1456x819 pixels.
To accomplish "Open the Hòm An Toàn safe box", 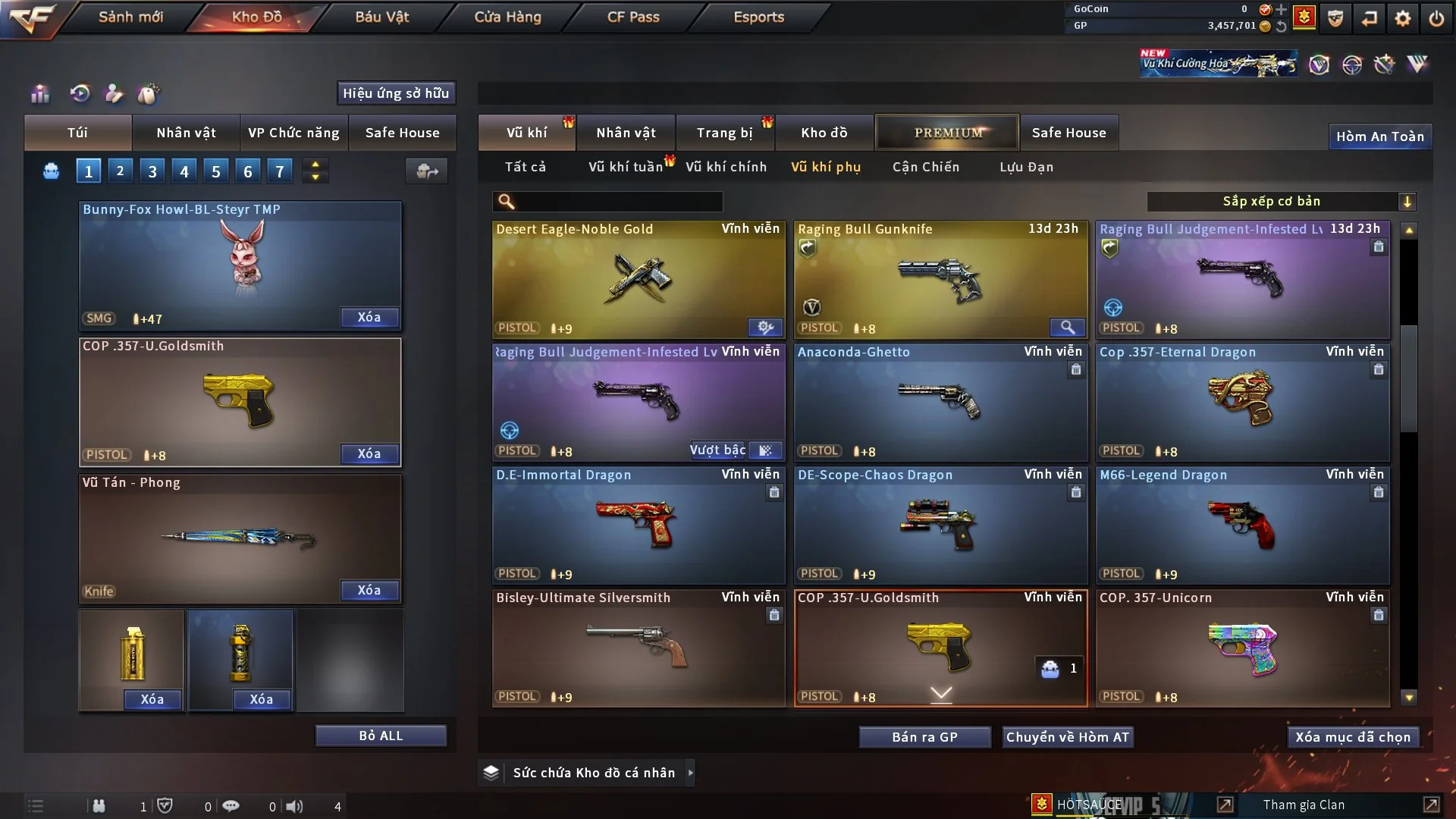I will pyautogui.click(x=1379, y=136).
